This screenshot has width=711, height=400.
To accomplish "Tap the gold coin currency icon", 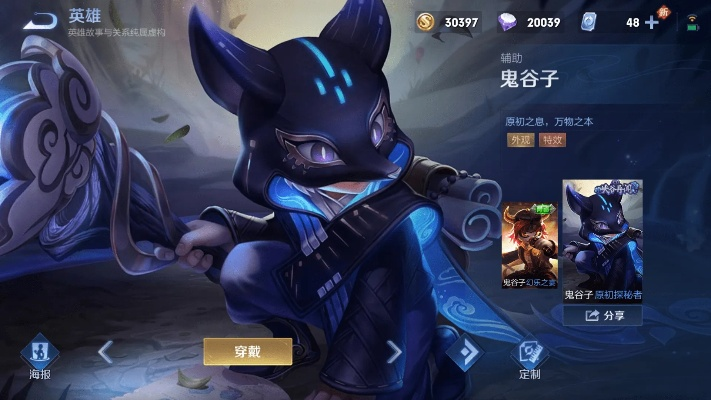I will (426, 22).
